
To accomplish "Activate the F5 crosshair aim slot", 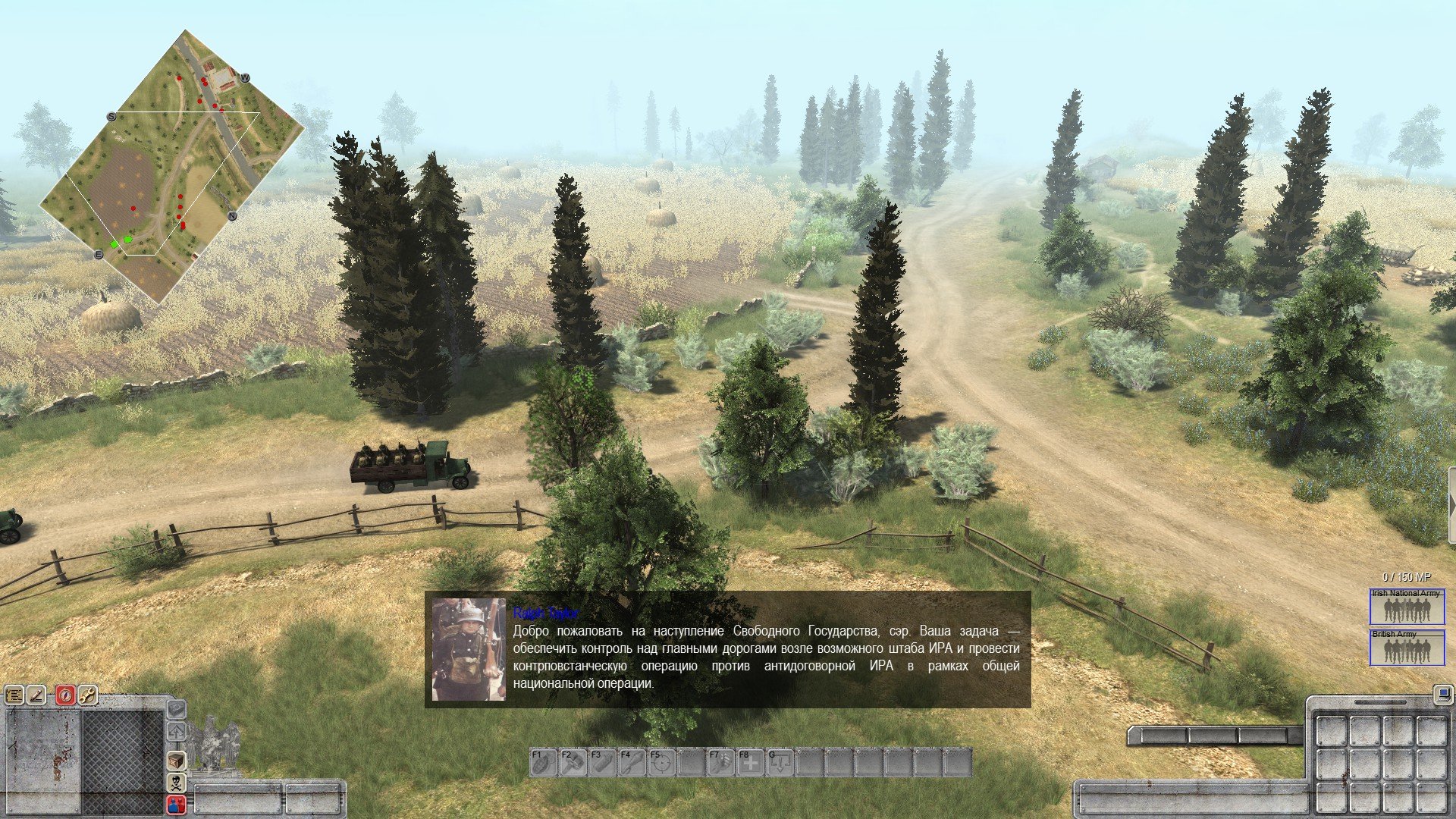I will coord(661,763).
